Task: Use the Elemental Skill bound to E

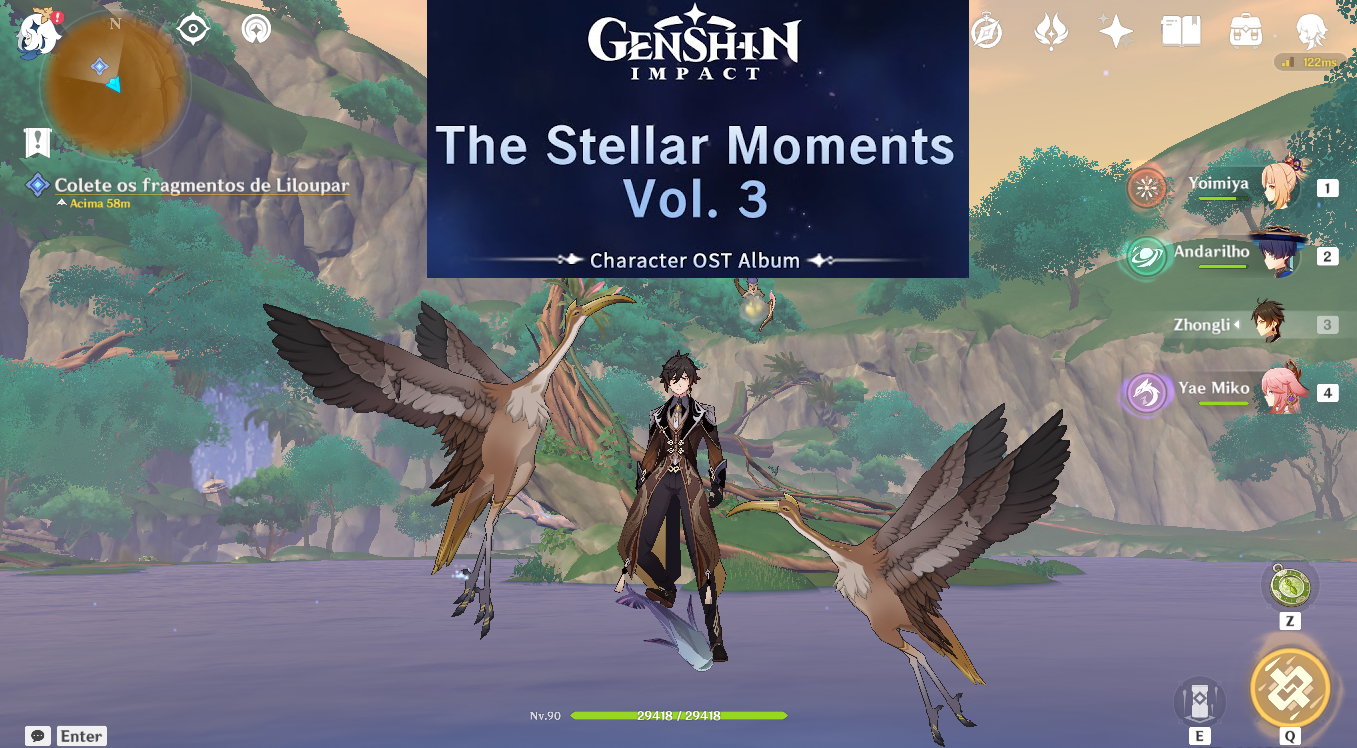Action: (1200, 701)
